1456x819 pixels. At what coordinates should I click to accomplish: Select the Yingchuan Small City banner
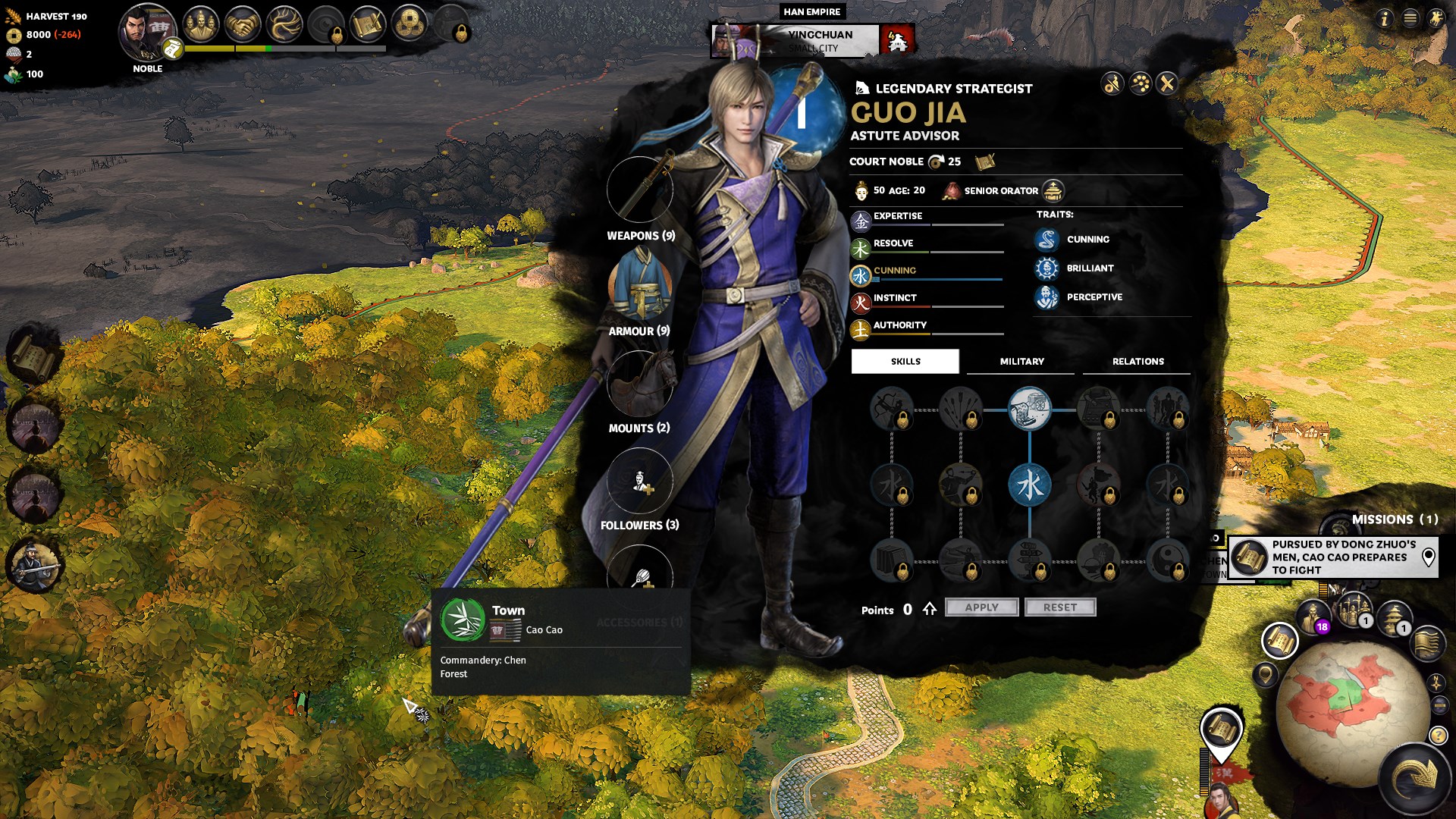click(813, 40)
